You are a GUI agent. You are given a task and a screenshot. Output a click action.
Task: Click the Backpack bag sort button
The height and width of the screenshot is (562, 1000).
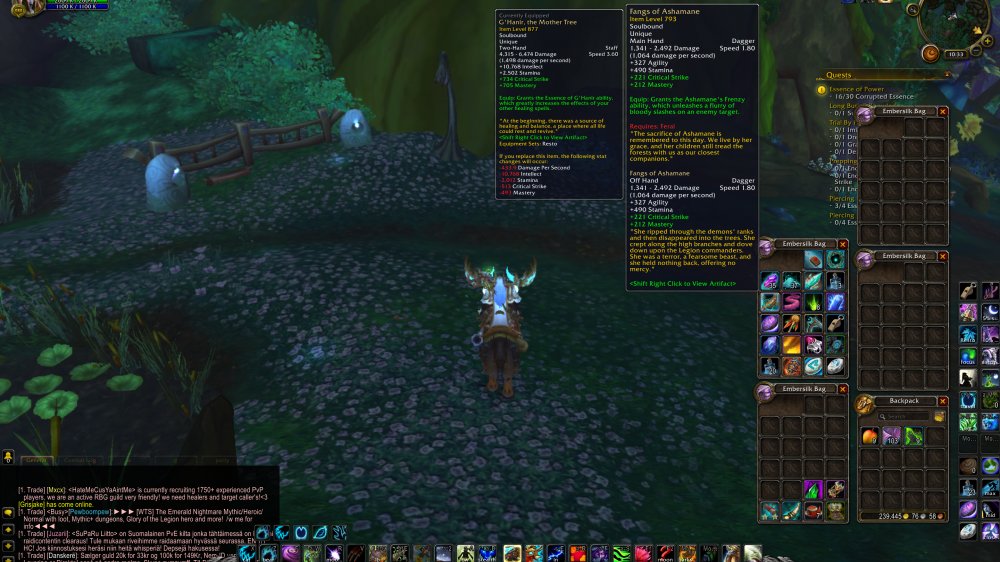(939, 416)
